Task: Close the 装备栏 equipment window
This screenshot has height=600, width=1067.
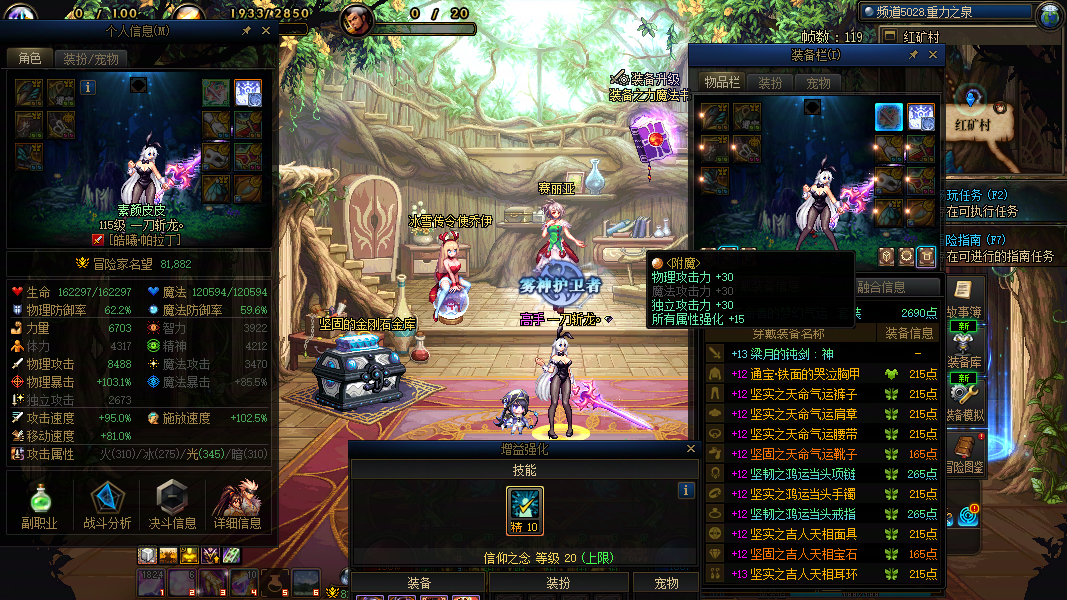Action: [x=932, y=56]
